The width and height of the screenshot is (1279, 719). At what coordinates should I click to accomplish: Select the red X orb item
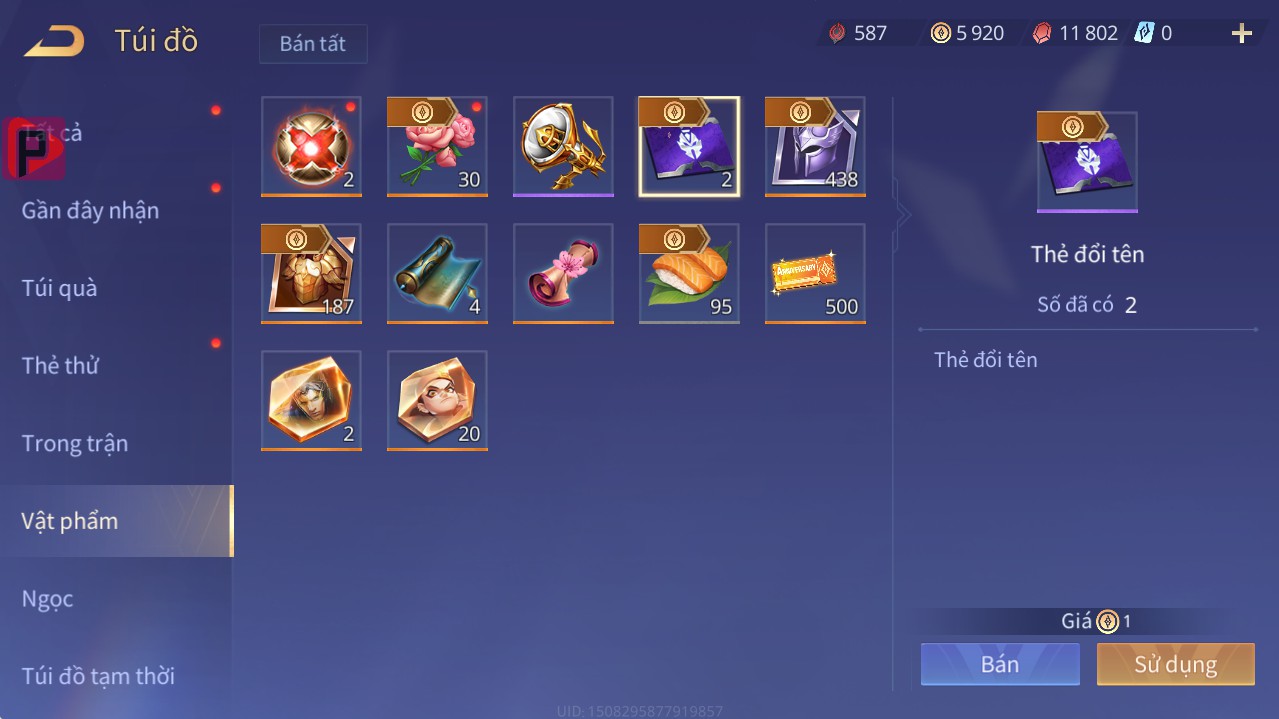click(x=311, y=147)
